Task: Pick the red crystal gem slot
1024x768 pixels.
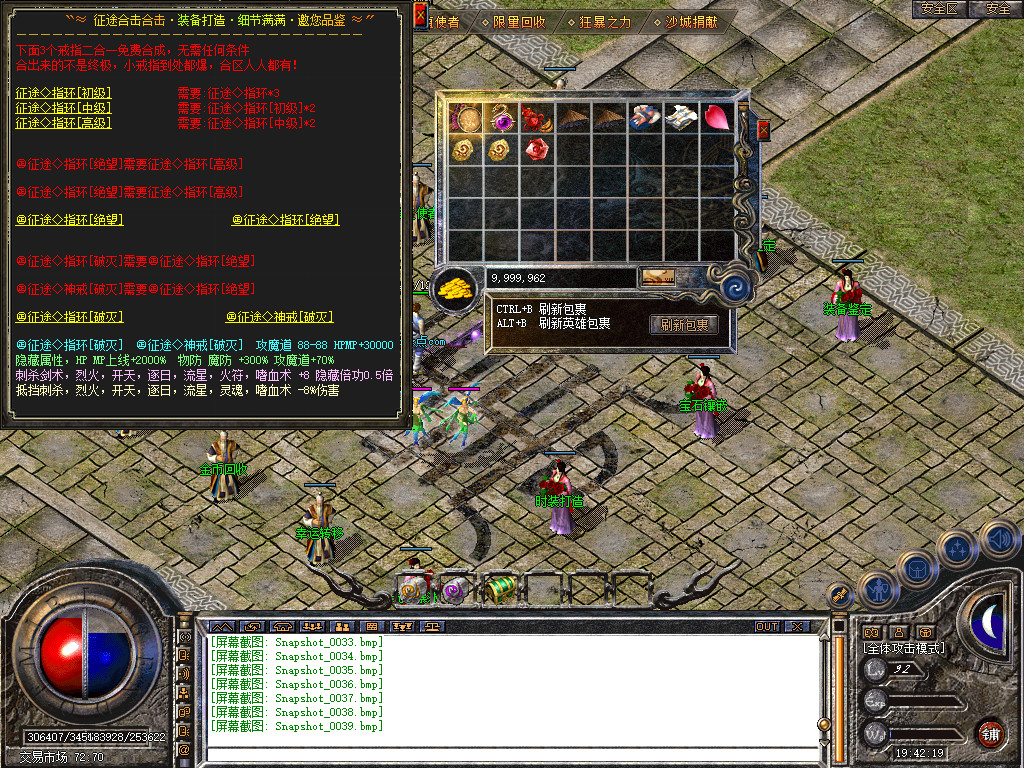Action: point(535,150)
